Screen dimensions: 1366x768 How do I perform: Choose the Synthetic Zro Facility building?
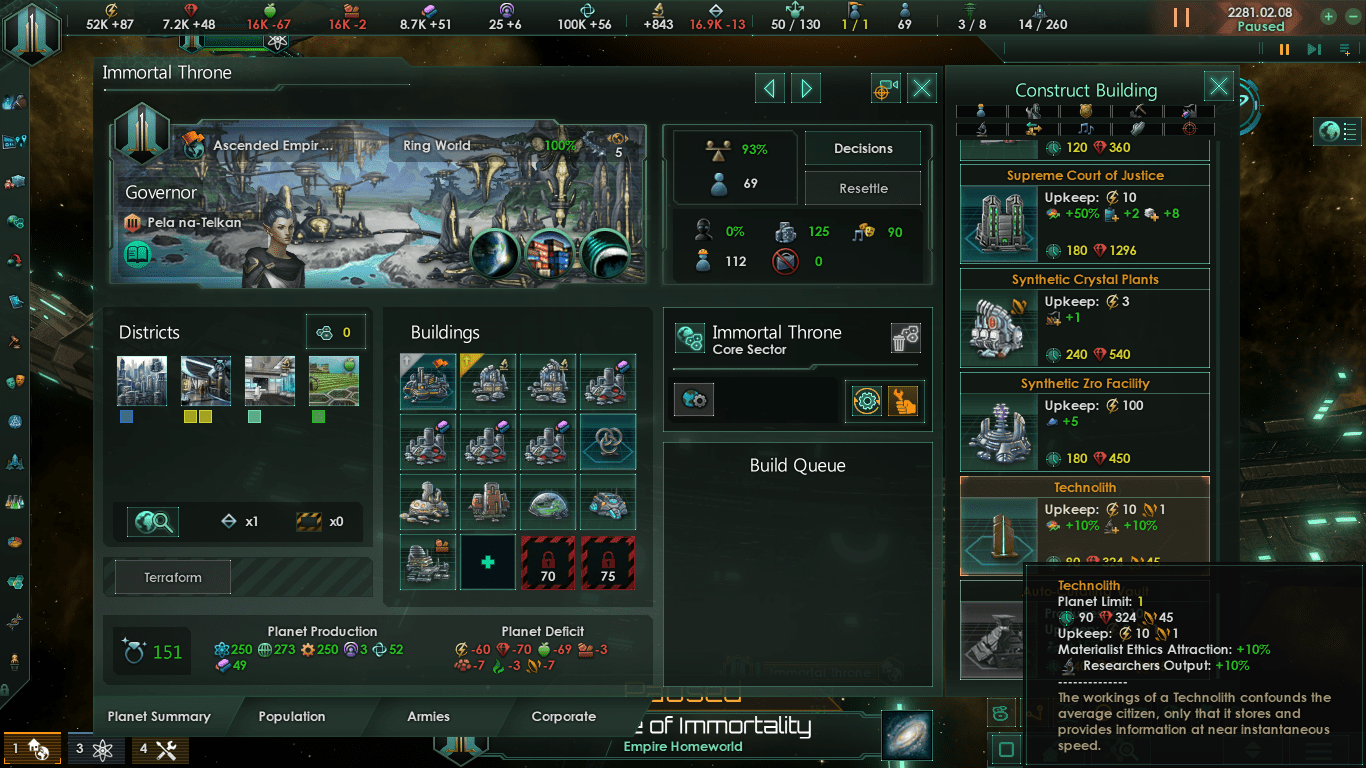1084,421
